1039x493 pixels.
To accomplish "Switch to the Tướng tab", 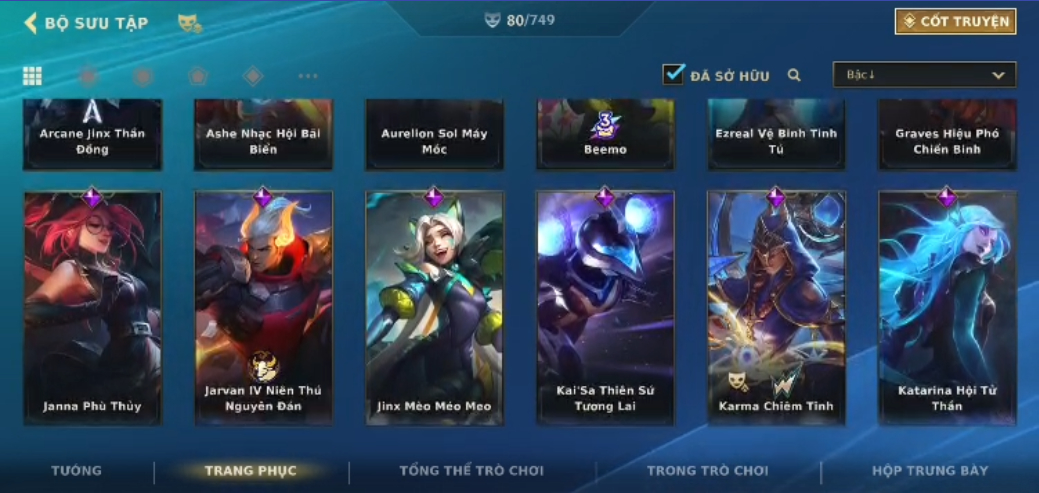I will click(x=77, y=470).
